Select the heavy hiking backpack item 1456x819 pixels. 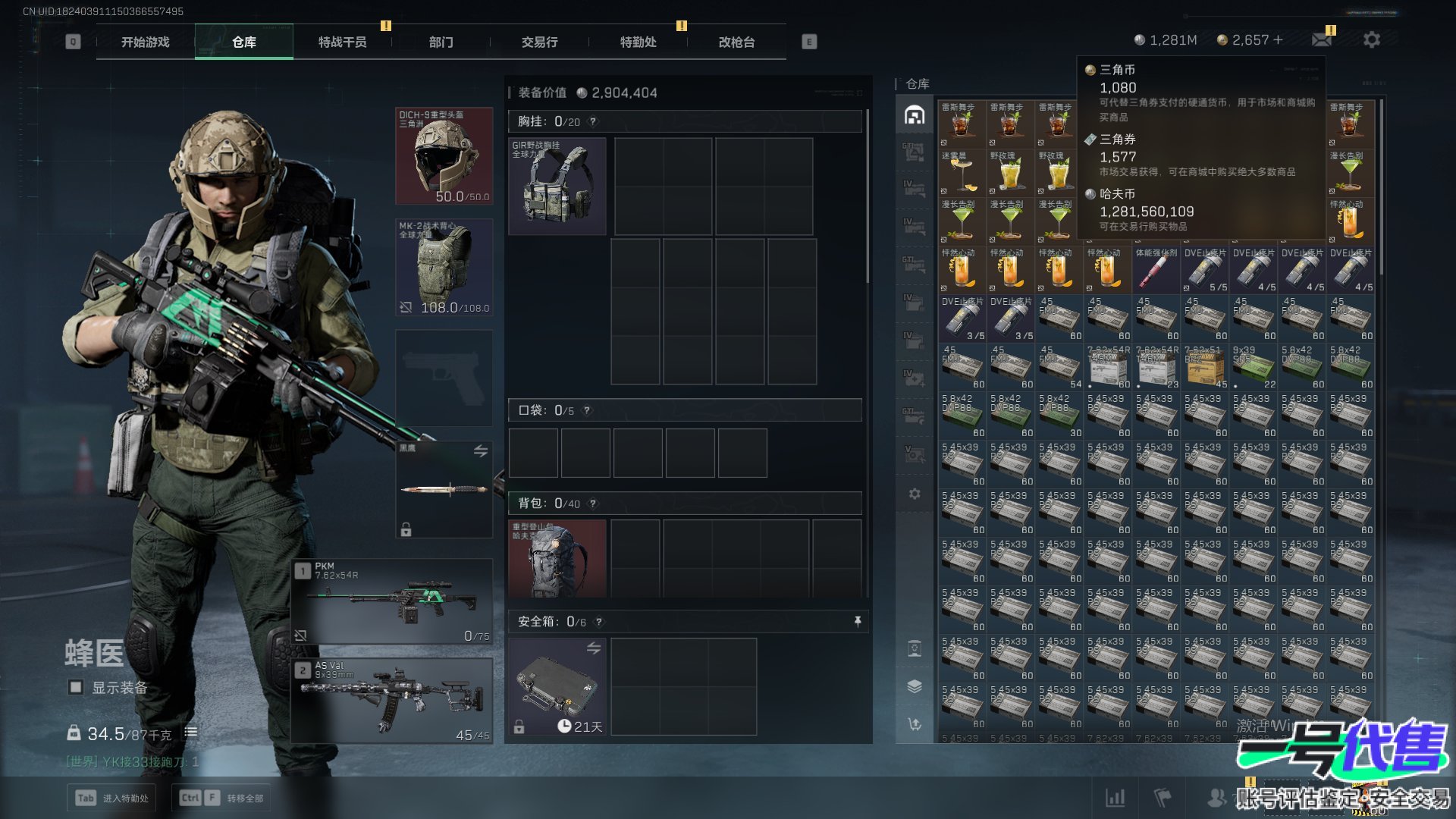557,559
